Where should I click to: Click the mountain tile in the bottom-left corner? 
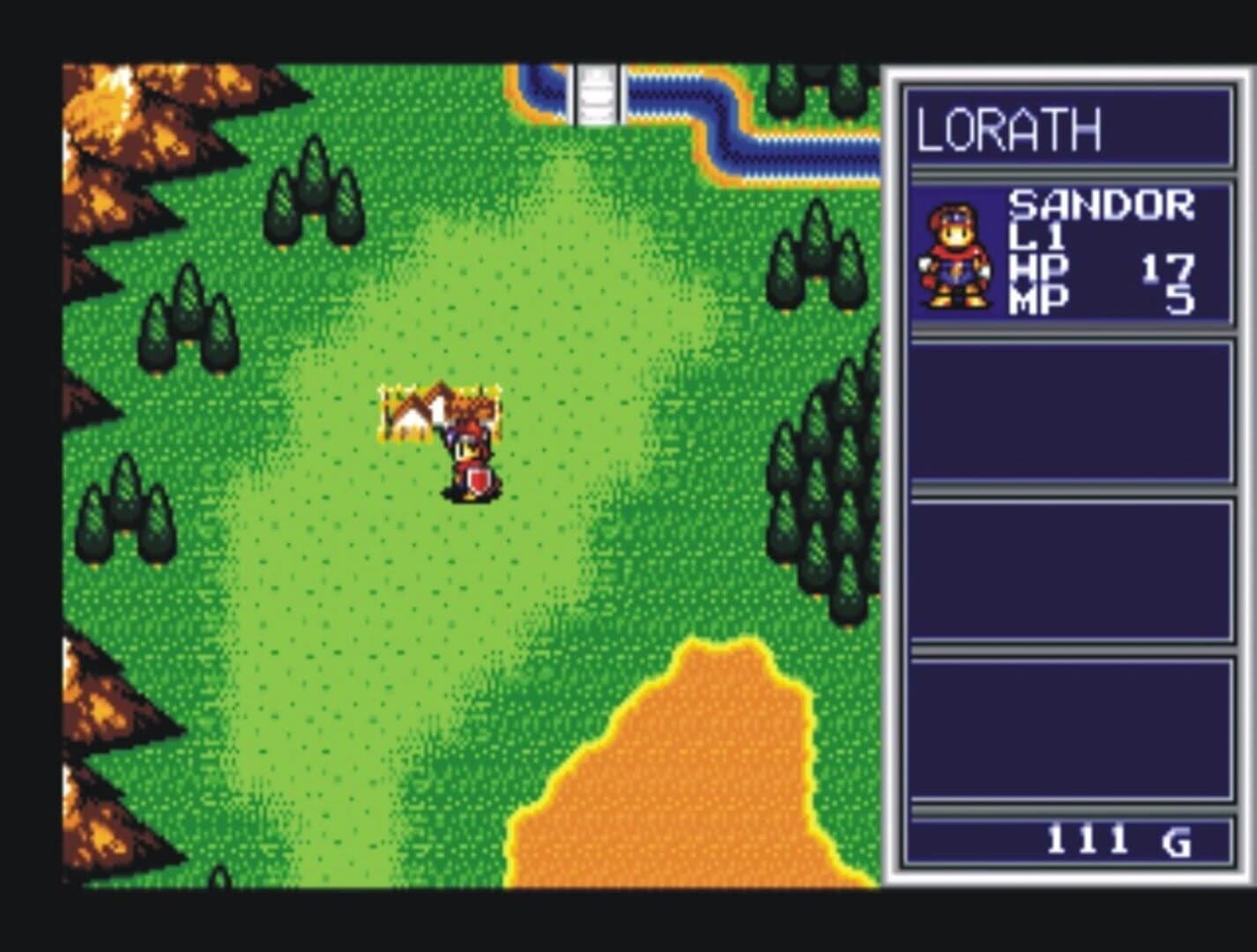coord(97,820)
